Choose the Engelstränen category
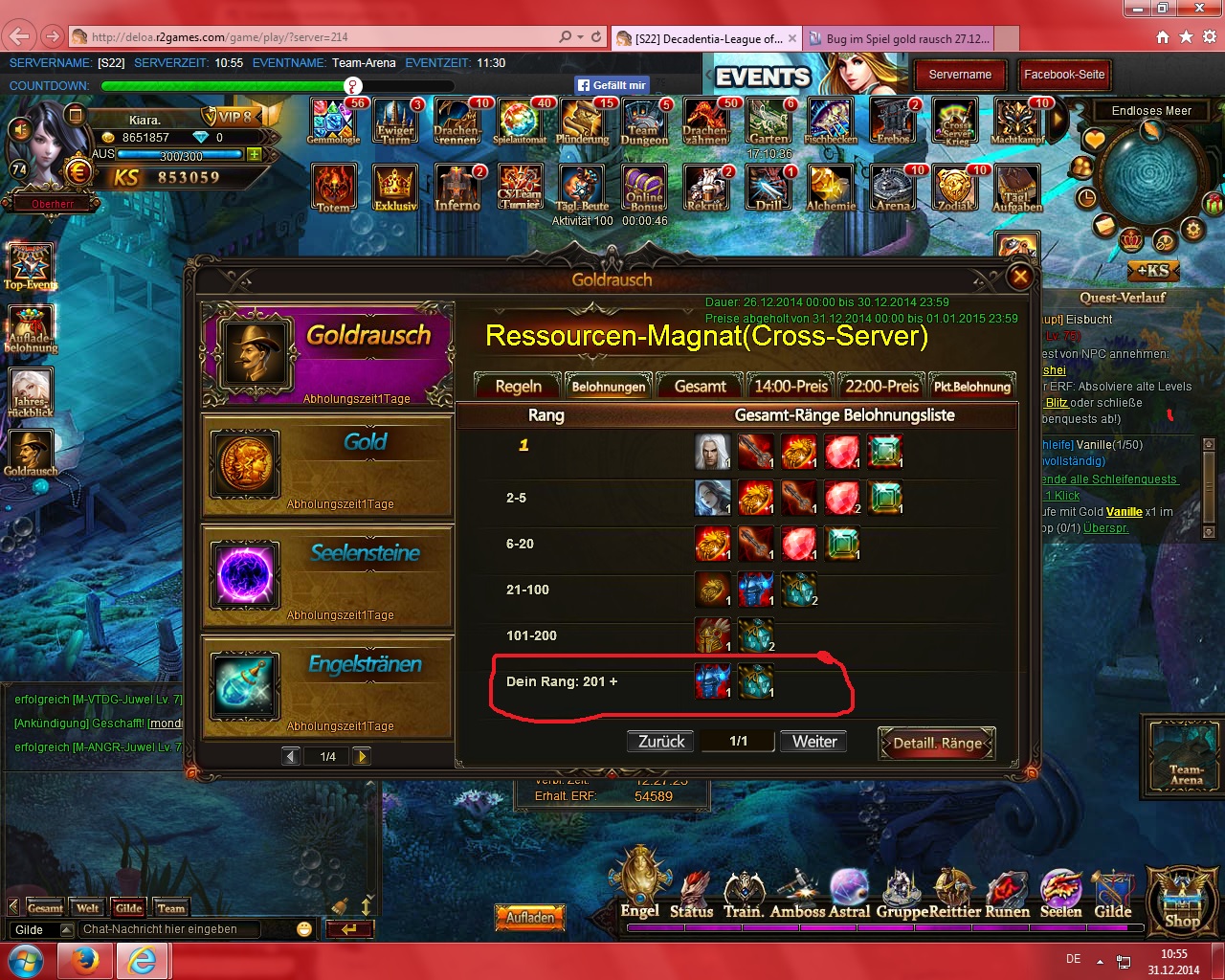 tap(327, 687)
